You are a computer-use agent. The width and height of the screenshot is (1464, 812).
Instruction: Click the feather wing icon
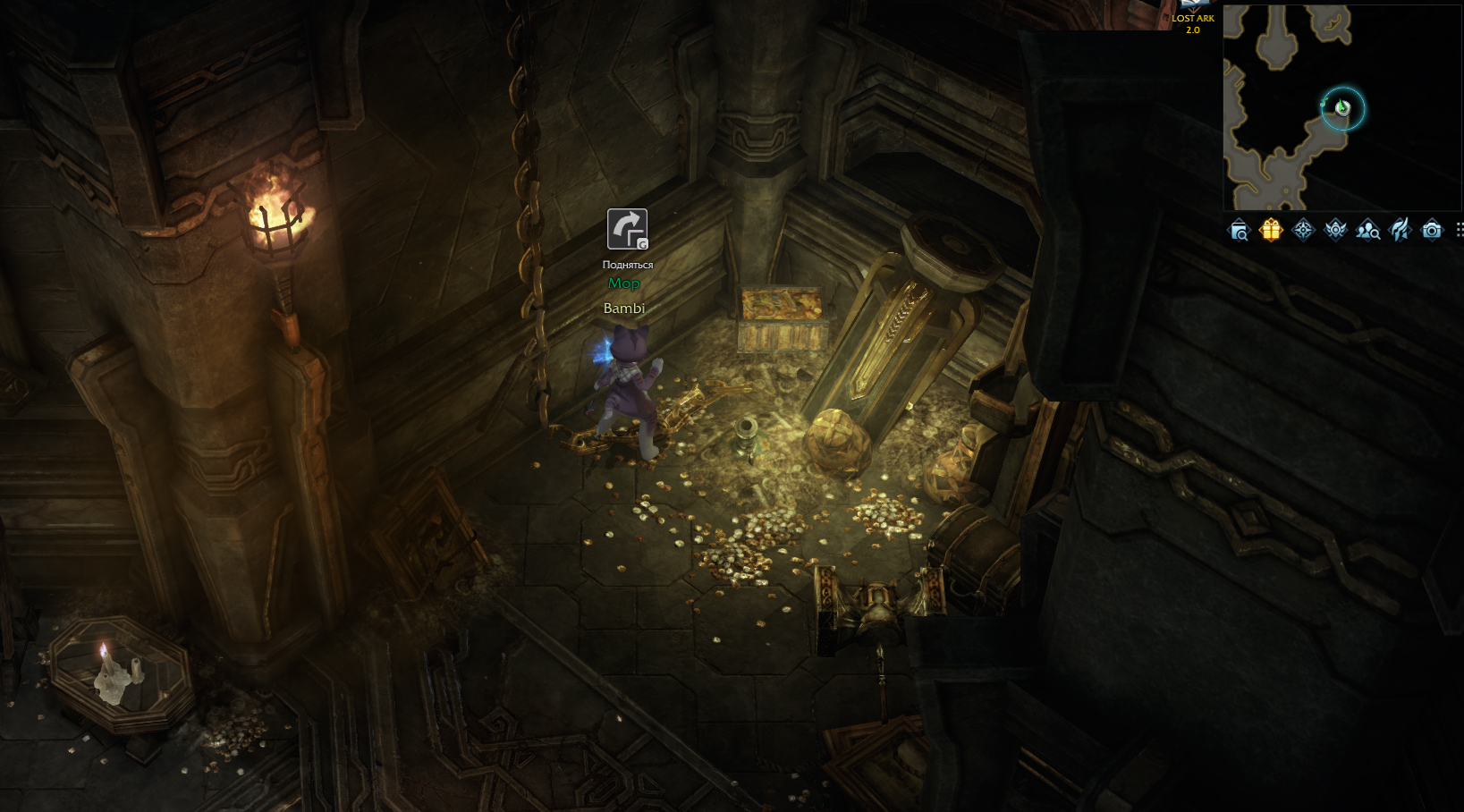pyautogui.click(x=1400, y=231)
